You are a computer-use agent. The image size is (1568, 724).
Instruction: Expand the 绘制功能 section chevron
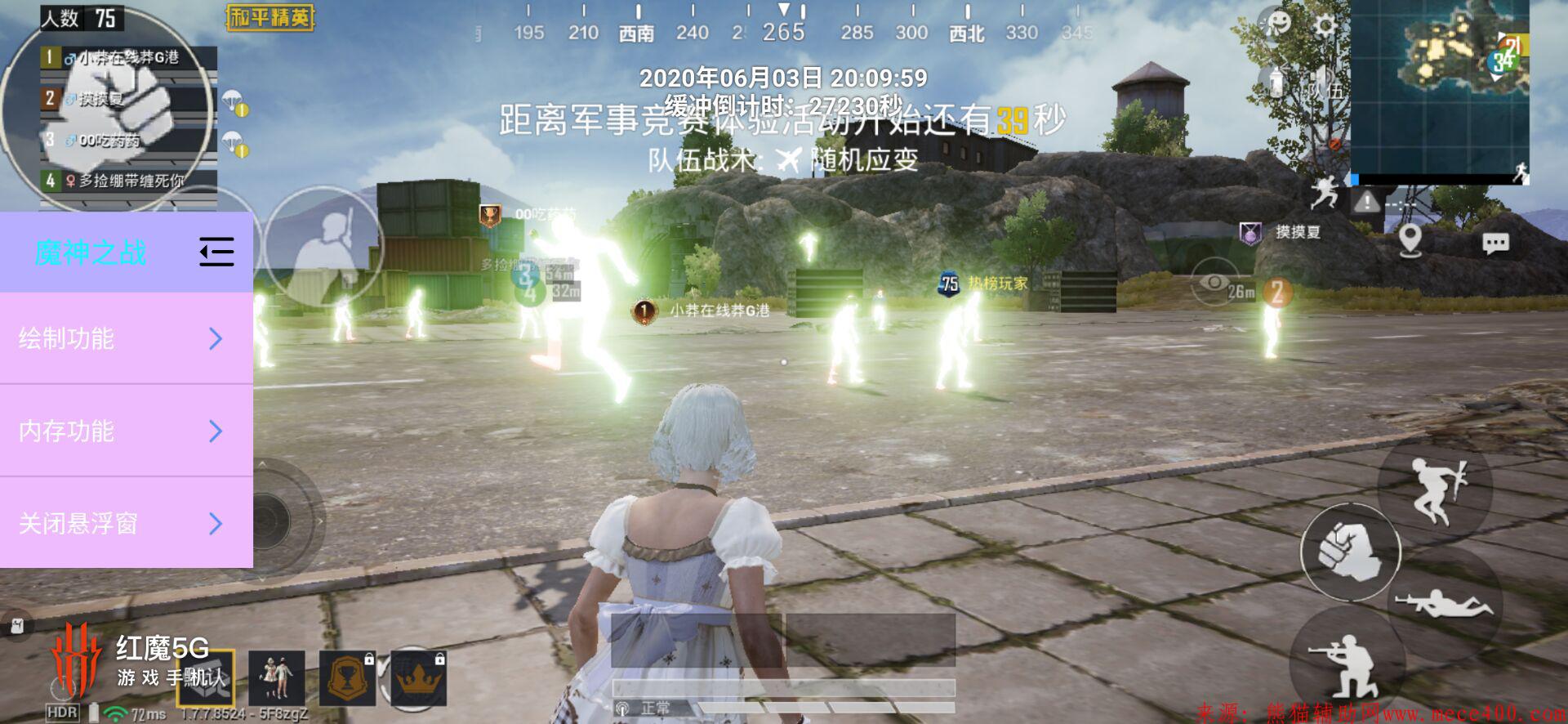(x=215, y=338)
